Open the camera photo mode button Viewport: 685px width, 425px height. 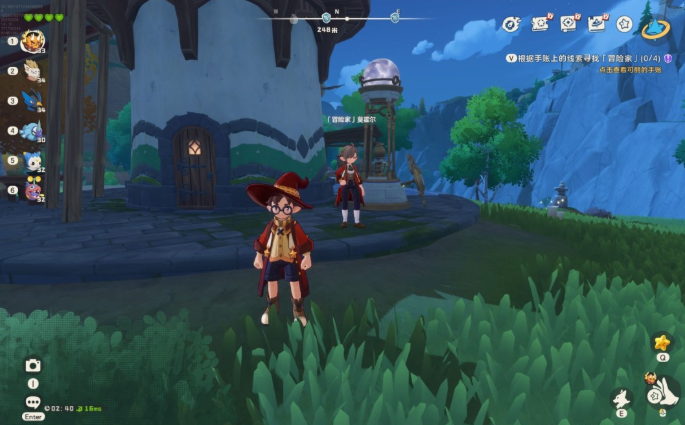(33, 366)
